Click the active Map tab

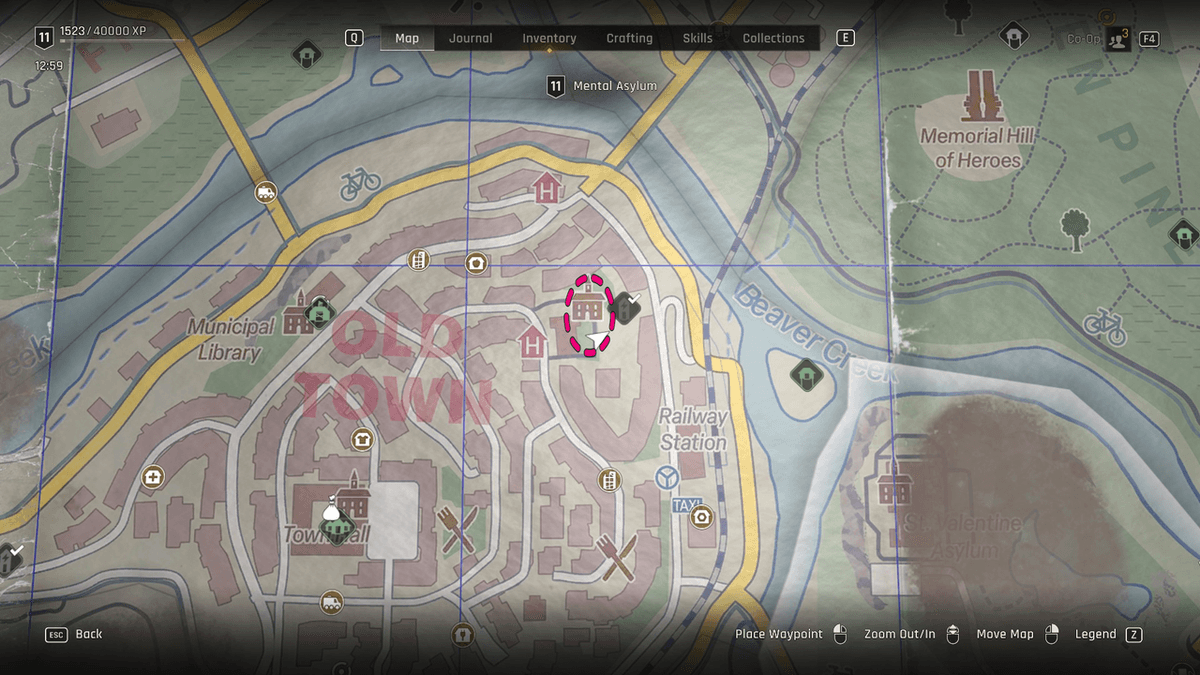[407, 38]
